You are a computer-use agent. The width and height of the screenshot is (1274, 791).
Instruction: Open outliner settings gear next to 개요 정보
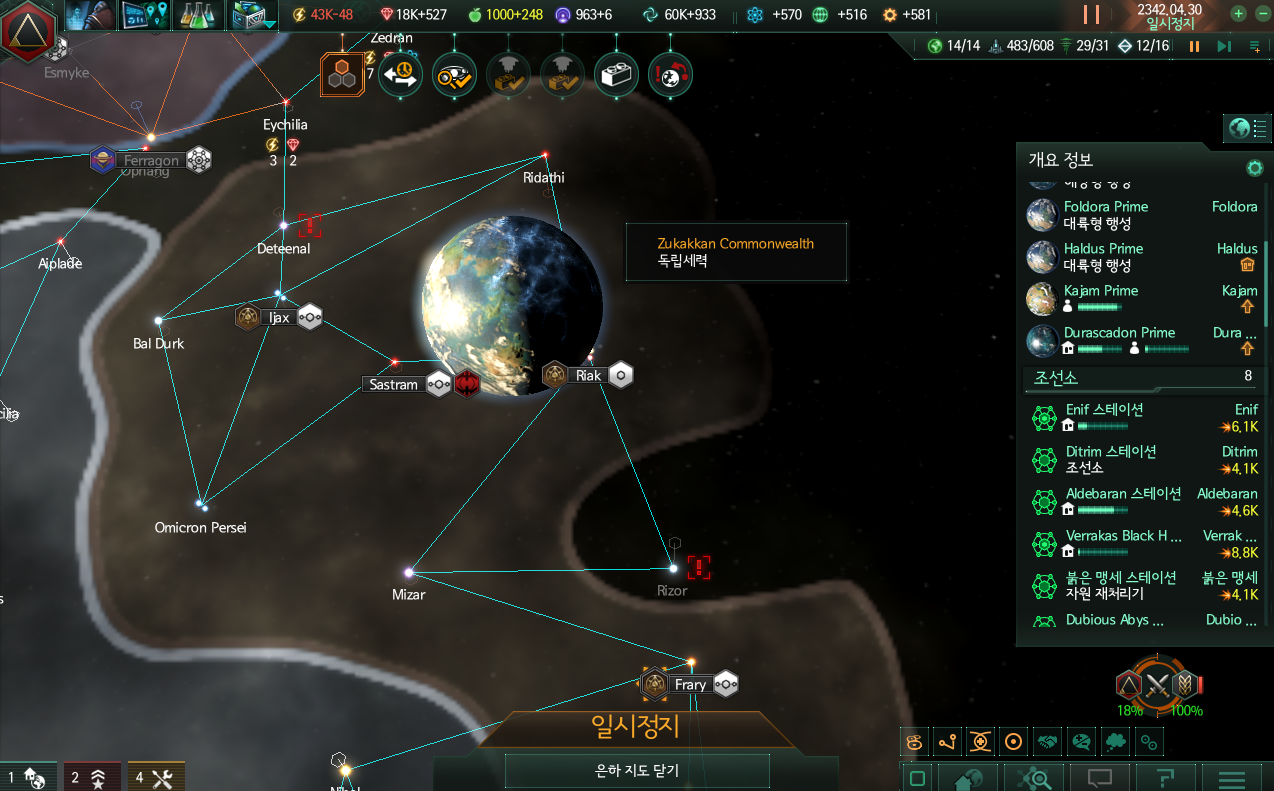1253,167
